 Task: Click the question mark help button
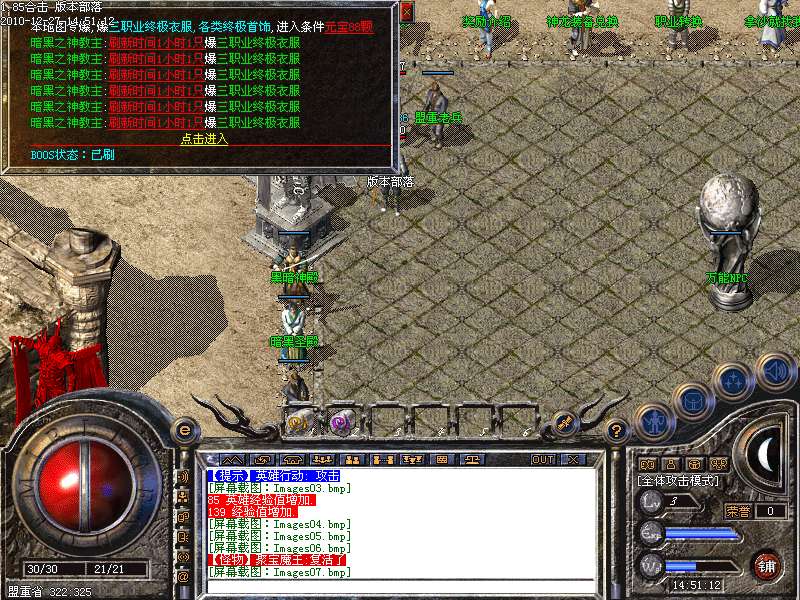(617, 431)
